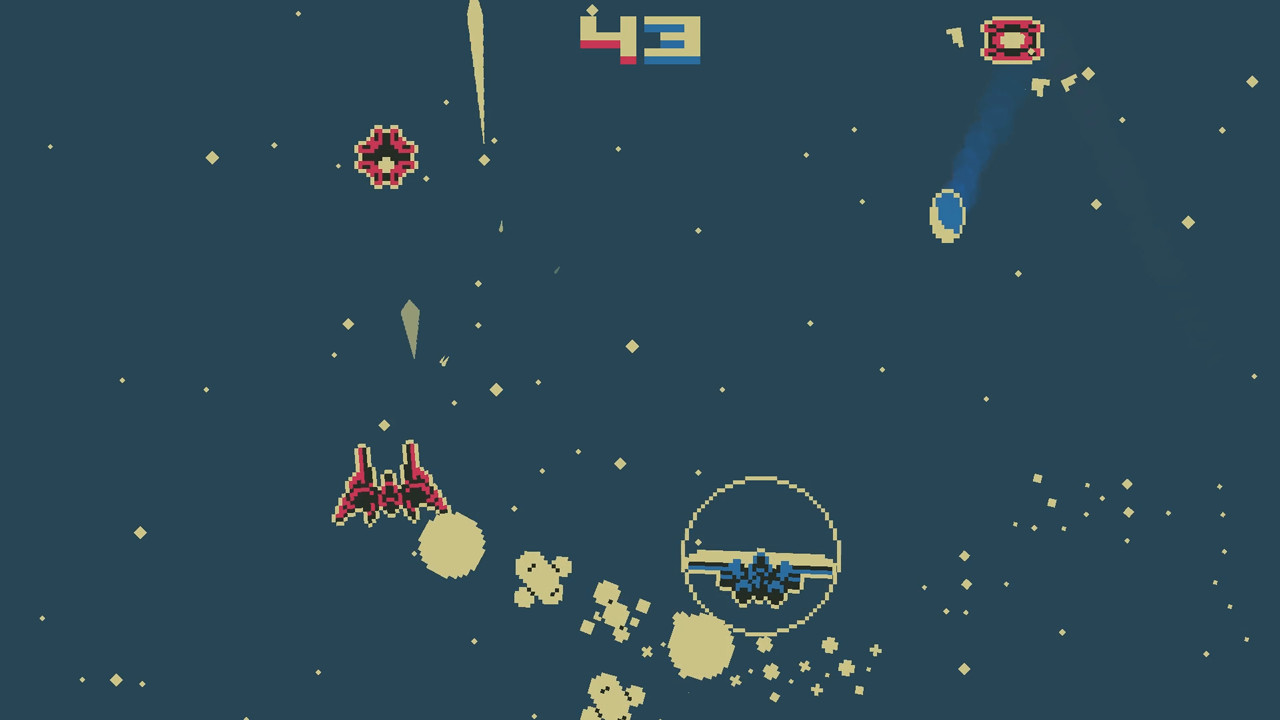The height and width of the screenshot is (720, 1280).
Task: Target the red spiked mine enemy
Action: 385,155
